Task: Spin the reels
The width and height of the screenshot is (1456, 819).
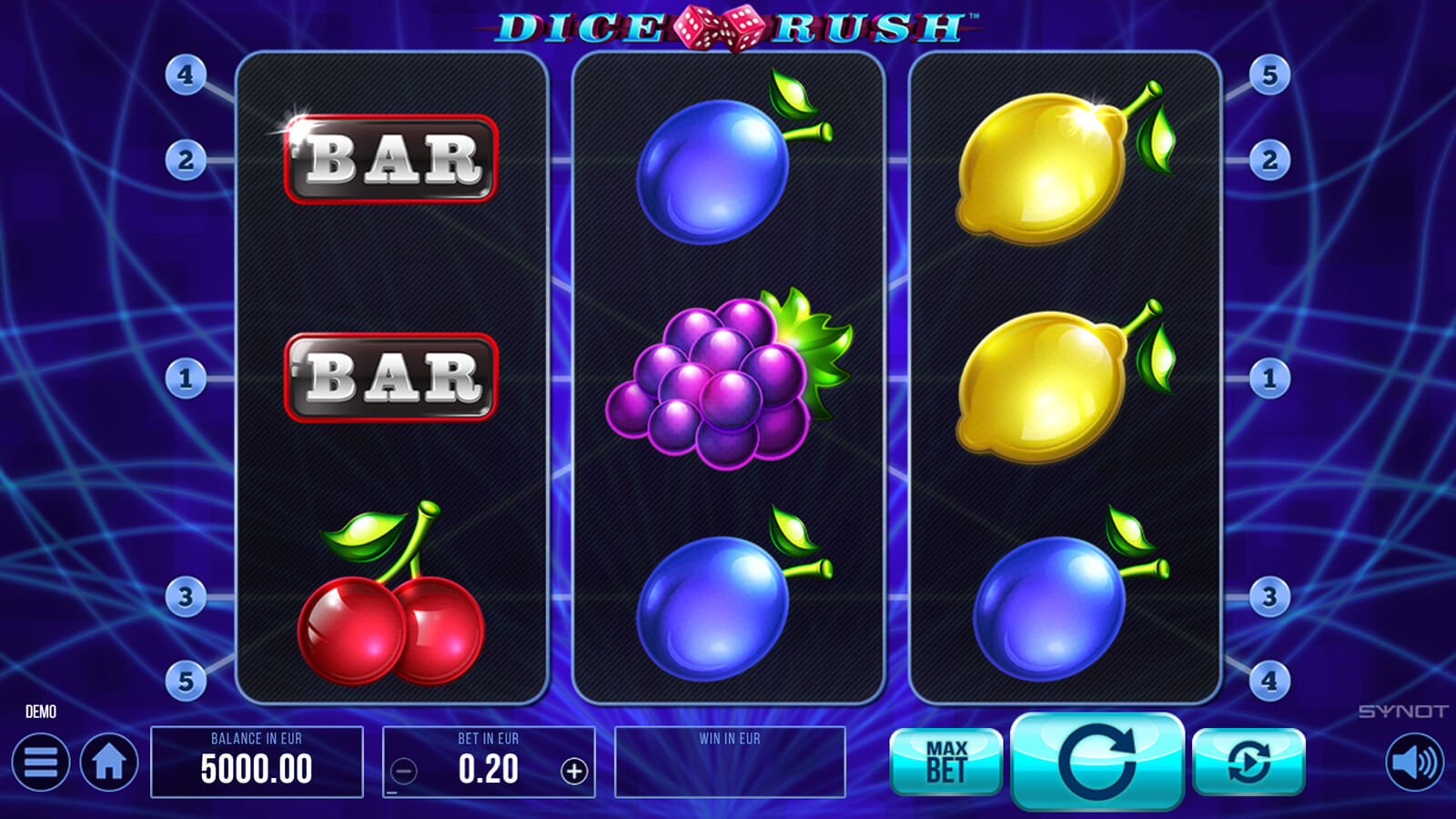Action: [1097, 761]
